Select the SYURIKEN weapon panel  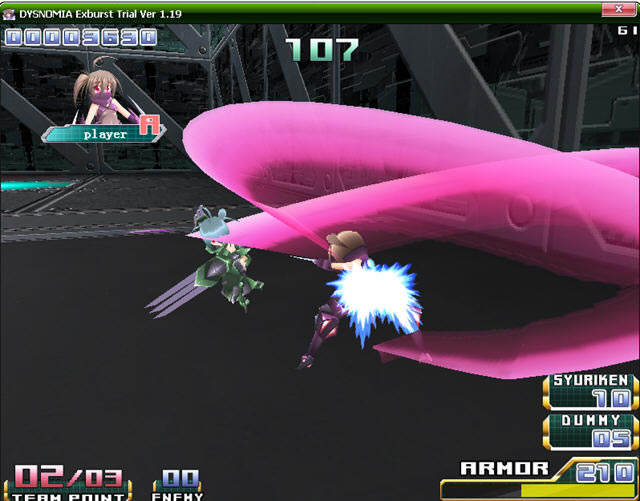[591, 392]
